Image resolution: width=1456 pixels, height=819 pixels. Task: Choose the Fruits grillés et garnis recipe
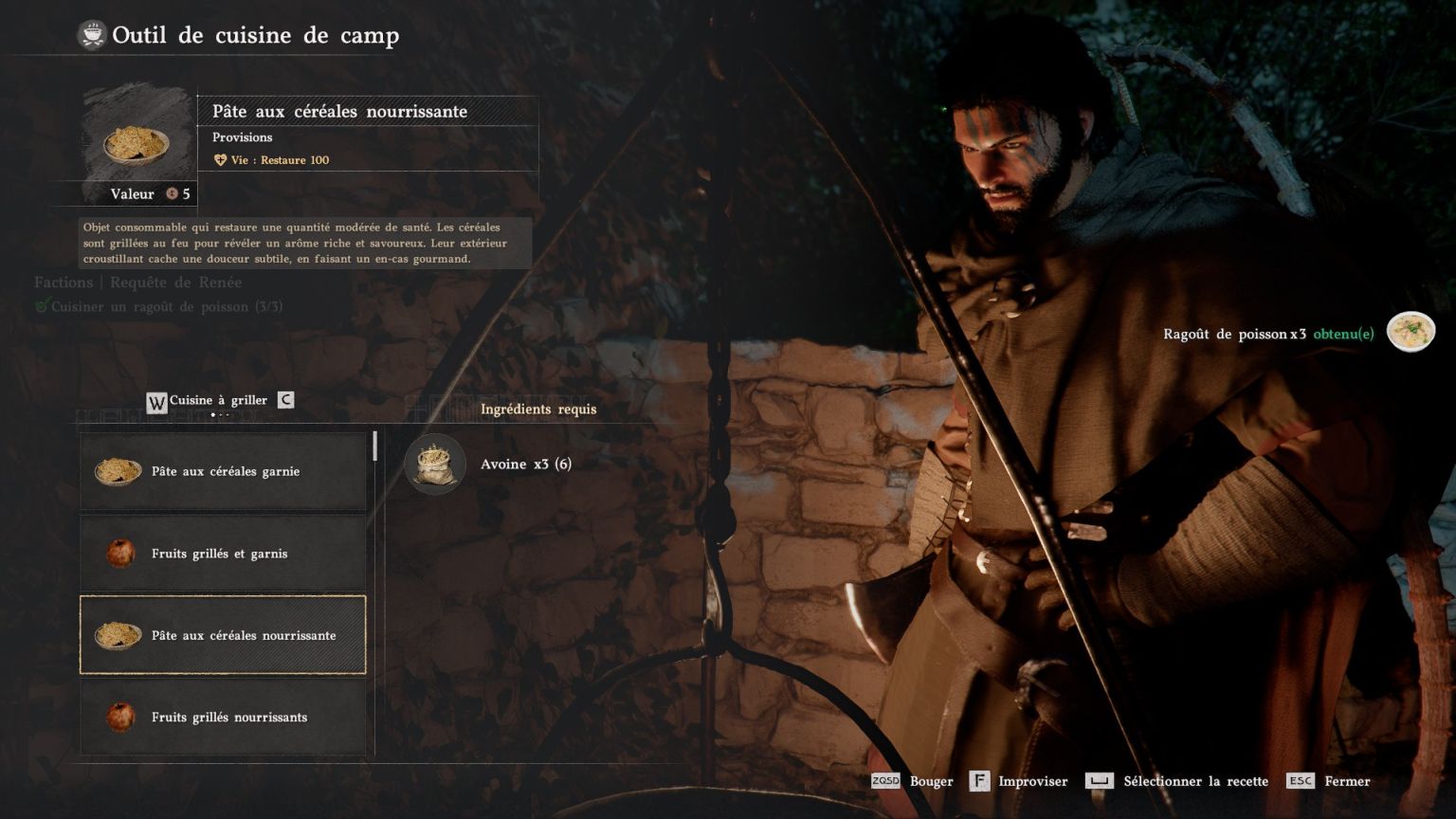tap(223, 554)
